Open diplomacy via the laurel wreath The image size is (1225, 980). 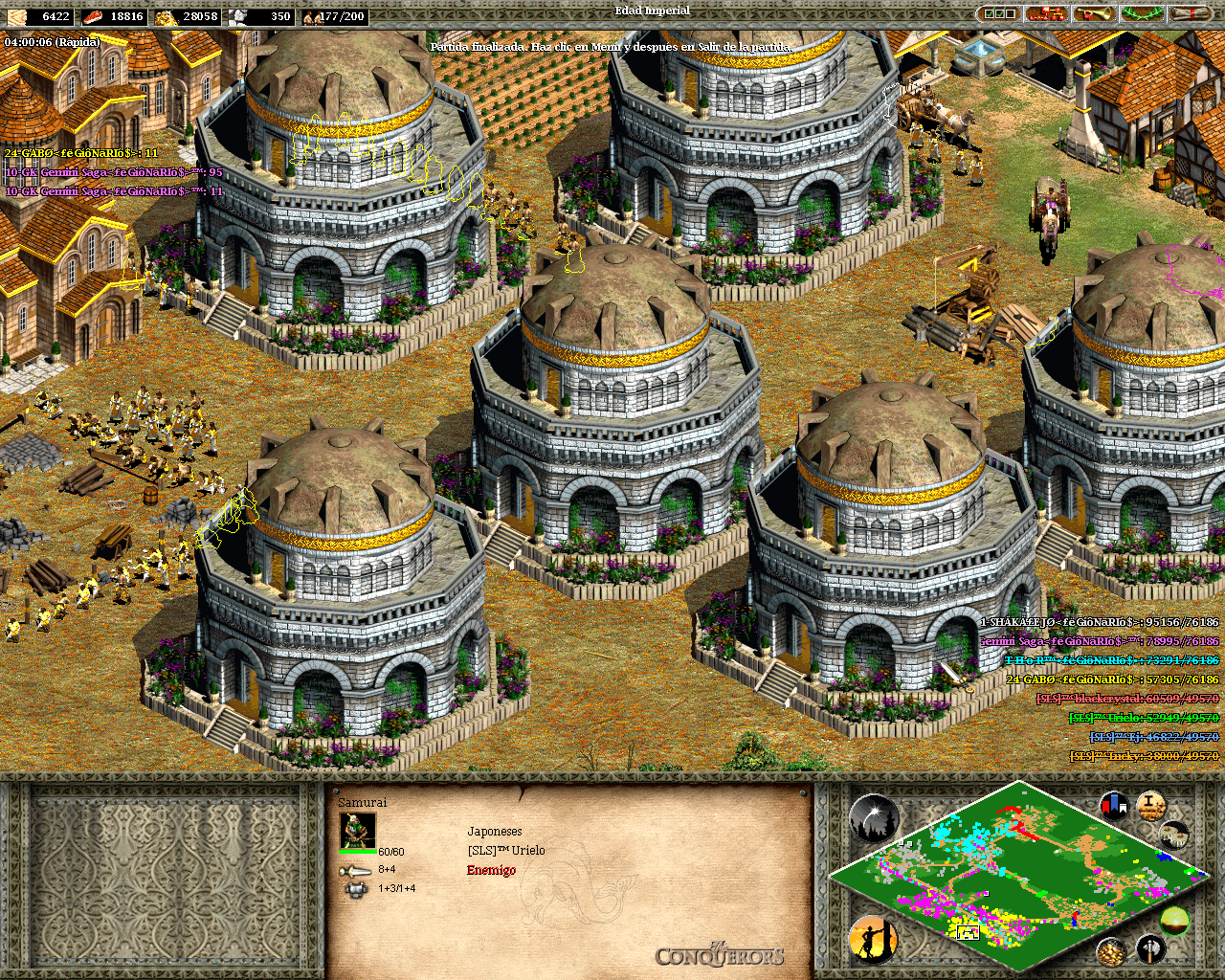coord(1142,14)
